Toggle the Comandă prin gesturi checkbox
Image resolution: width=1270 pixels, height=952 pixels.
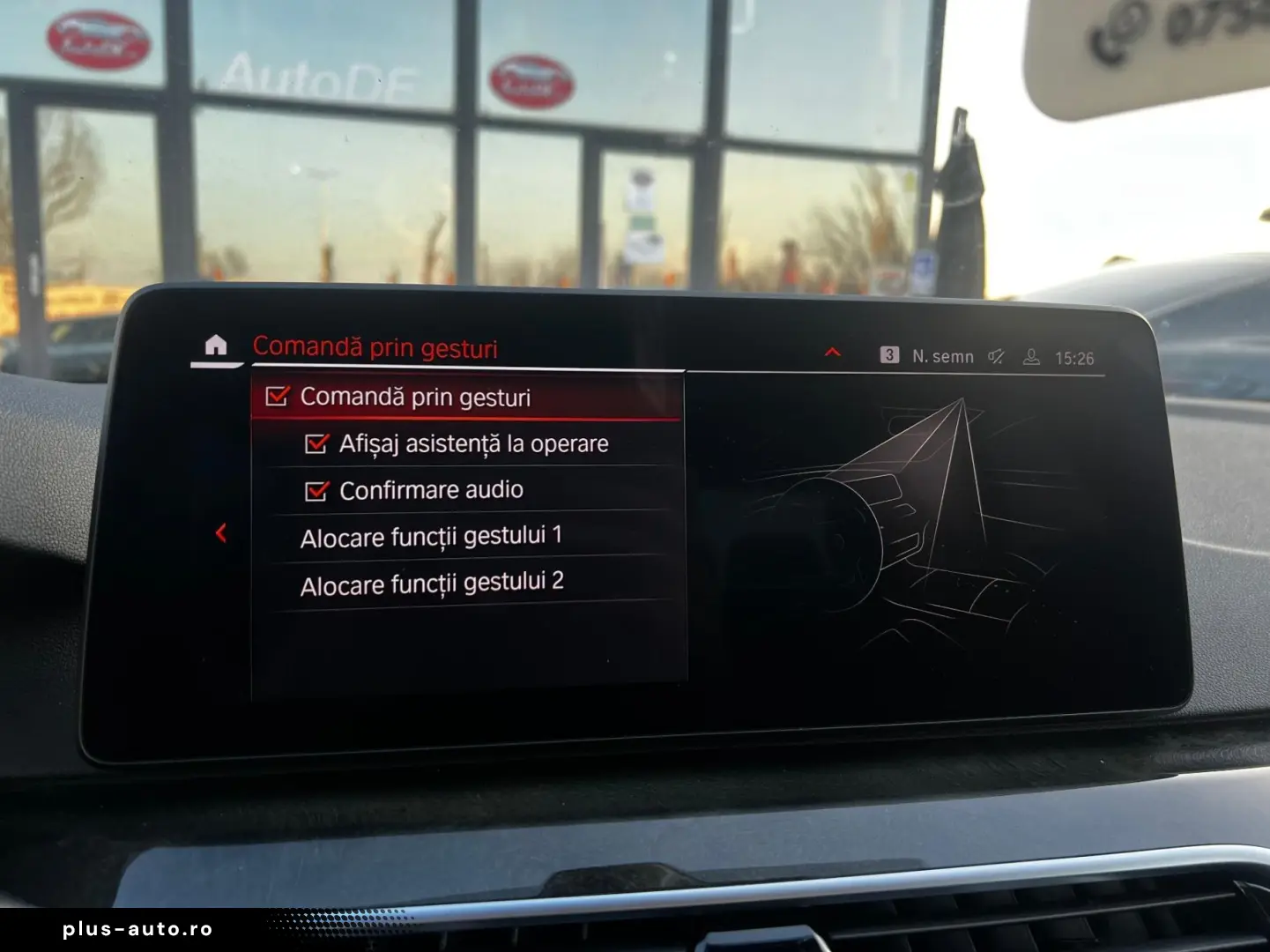pyautogui.click(x=278, y=398)
